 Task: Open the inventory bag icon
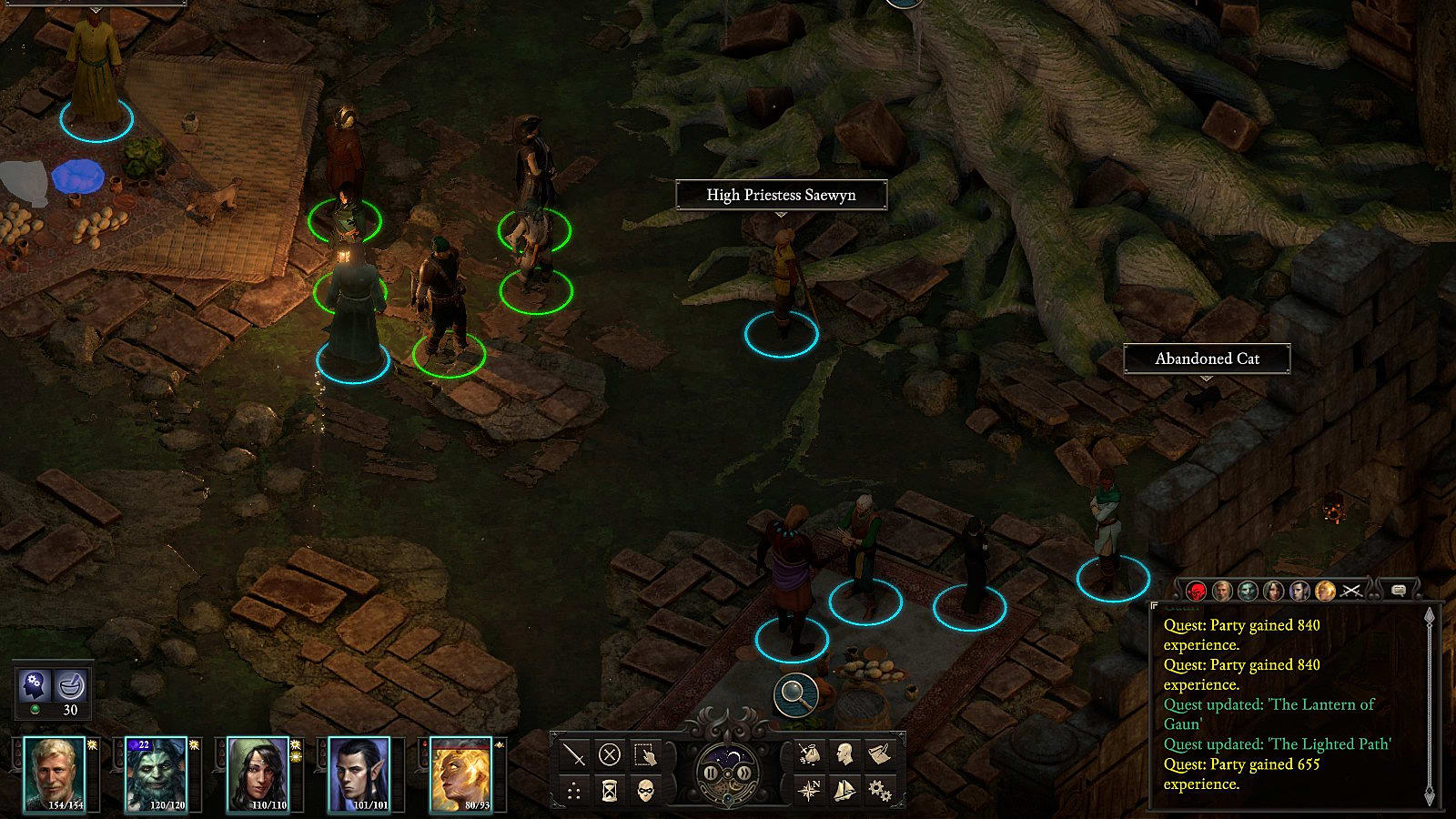(809, 753)
